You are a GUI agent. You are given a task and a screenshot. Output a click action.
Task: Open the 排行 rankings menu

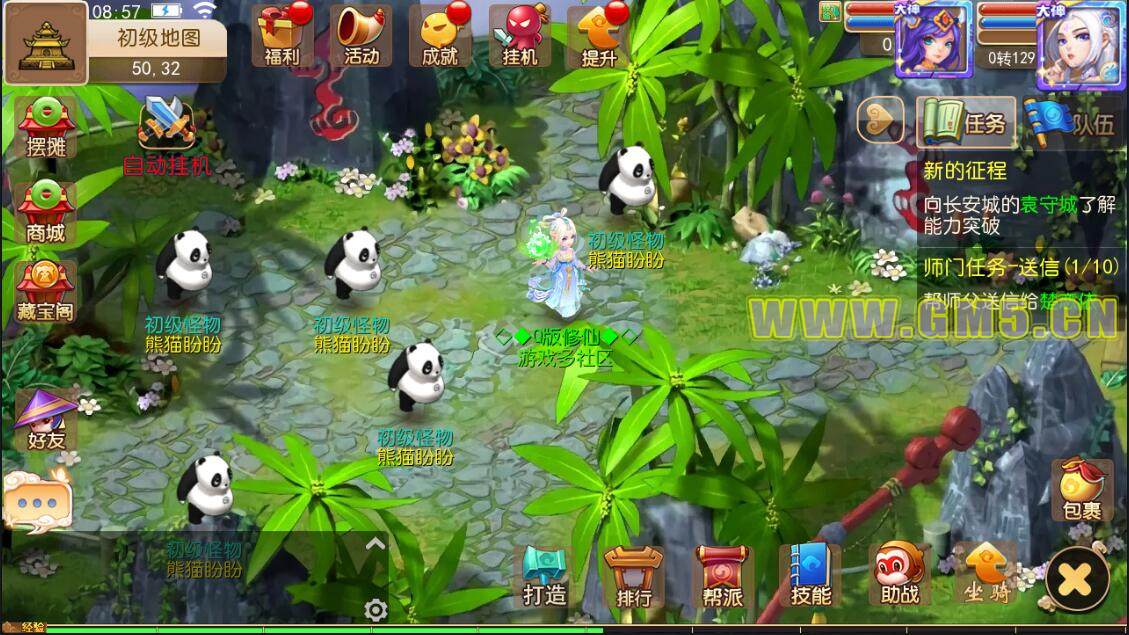tap(633, 577)
